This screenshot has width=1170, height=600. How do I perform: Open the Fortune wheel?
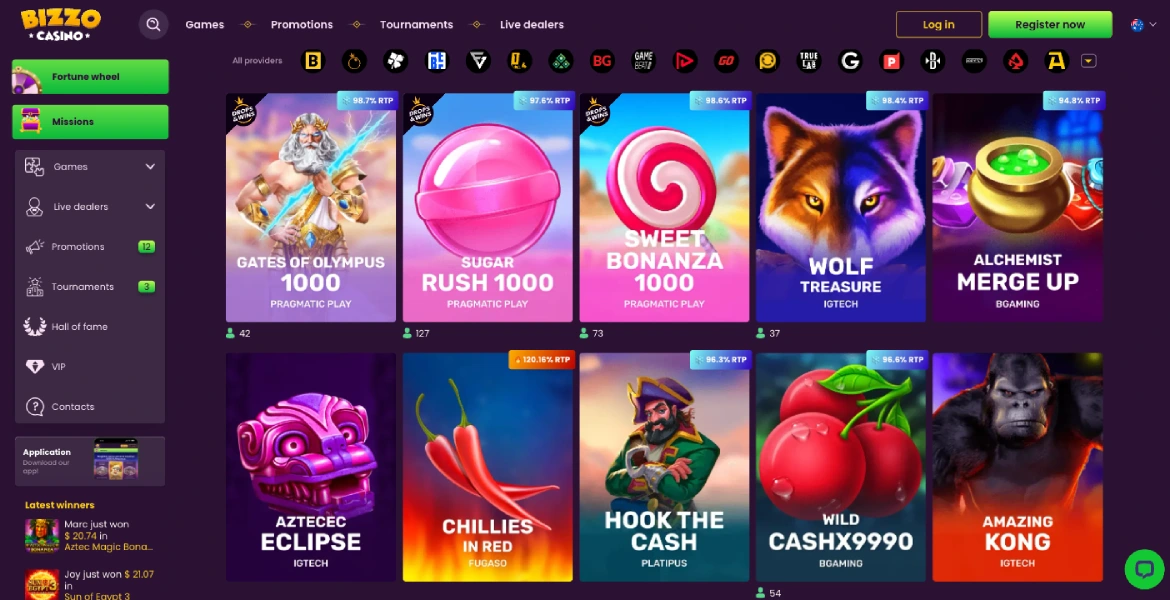[x=90, y=77]
